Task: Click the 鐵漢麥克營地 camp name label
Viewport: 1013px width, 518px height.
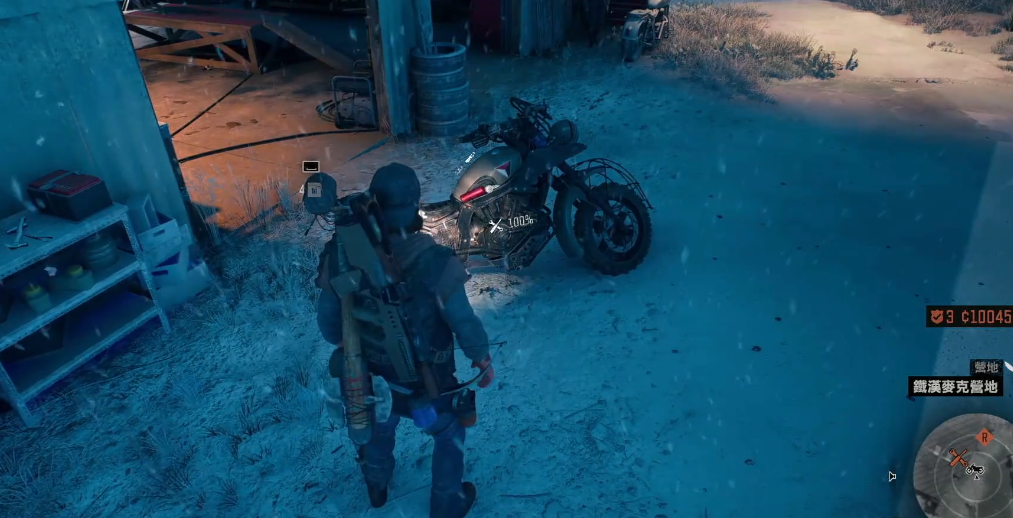Action: pos(956,387)
